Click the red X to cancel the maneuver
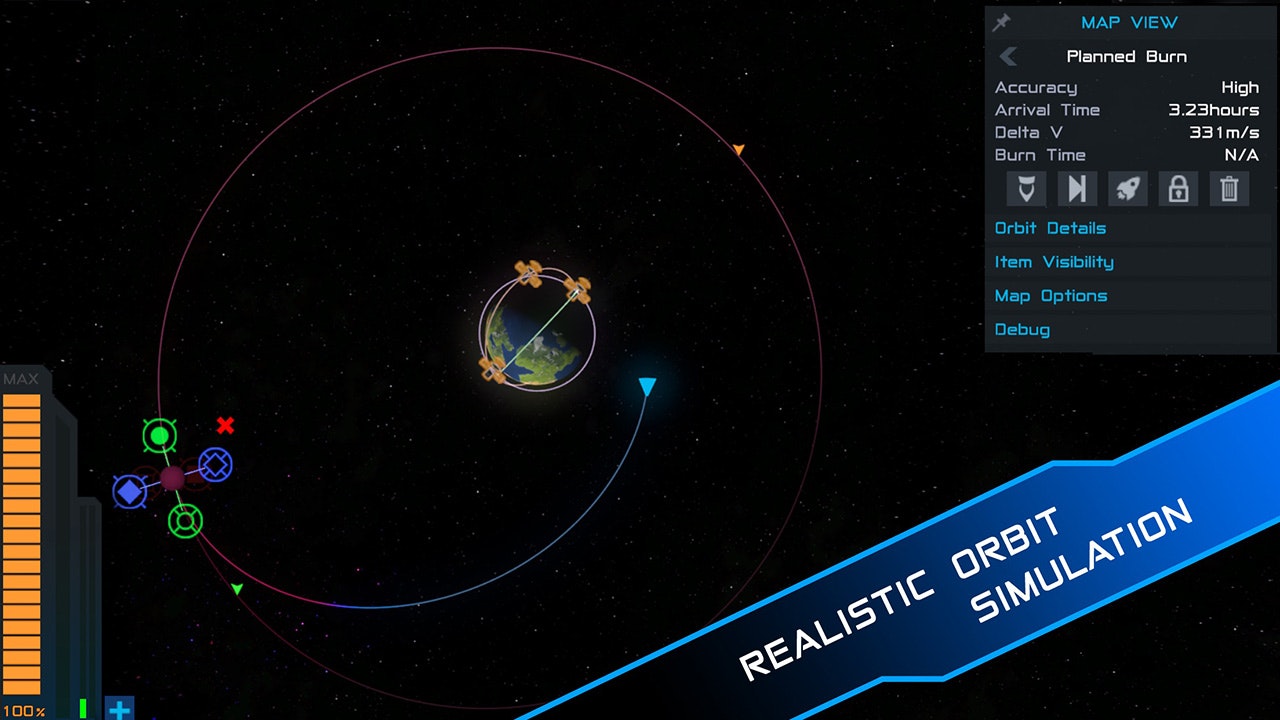Screen dimensions: 1280x720 point(227,426)
